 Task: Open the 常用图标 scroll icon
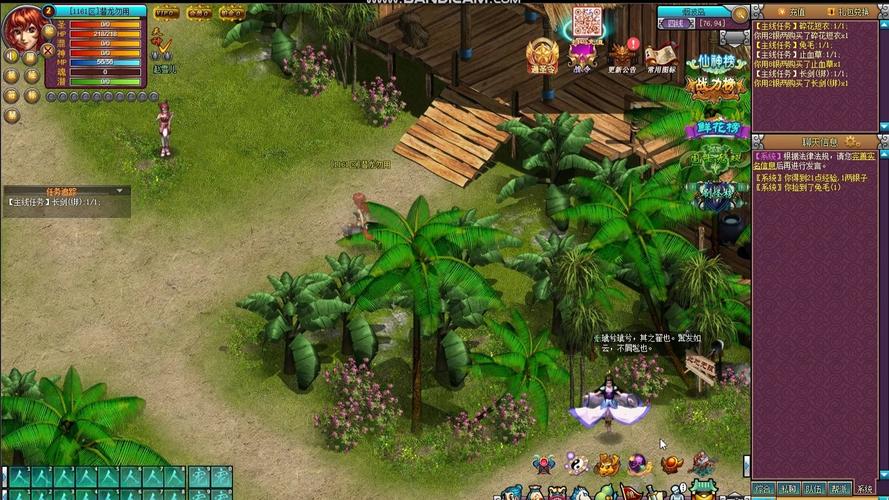click(660, 57)
